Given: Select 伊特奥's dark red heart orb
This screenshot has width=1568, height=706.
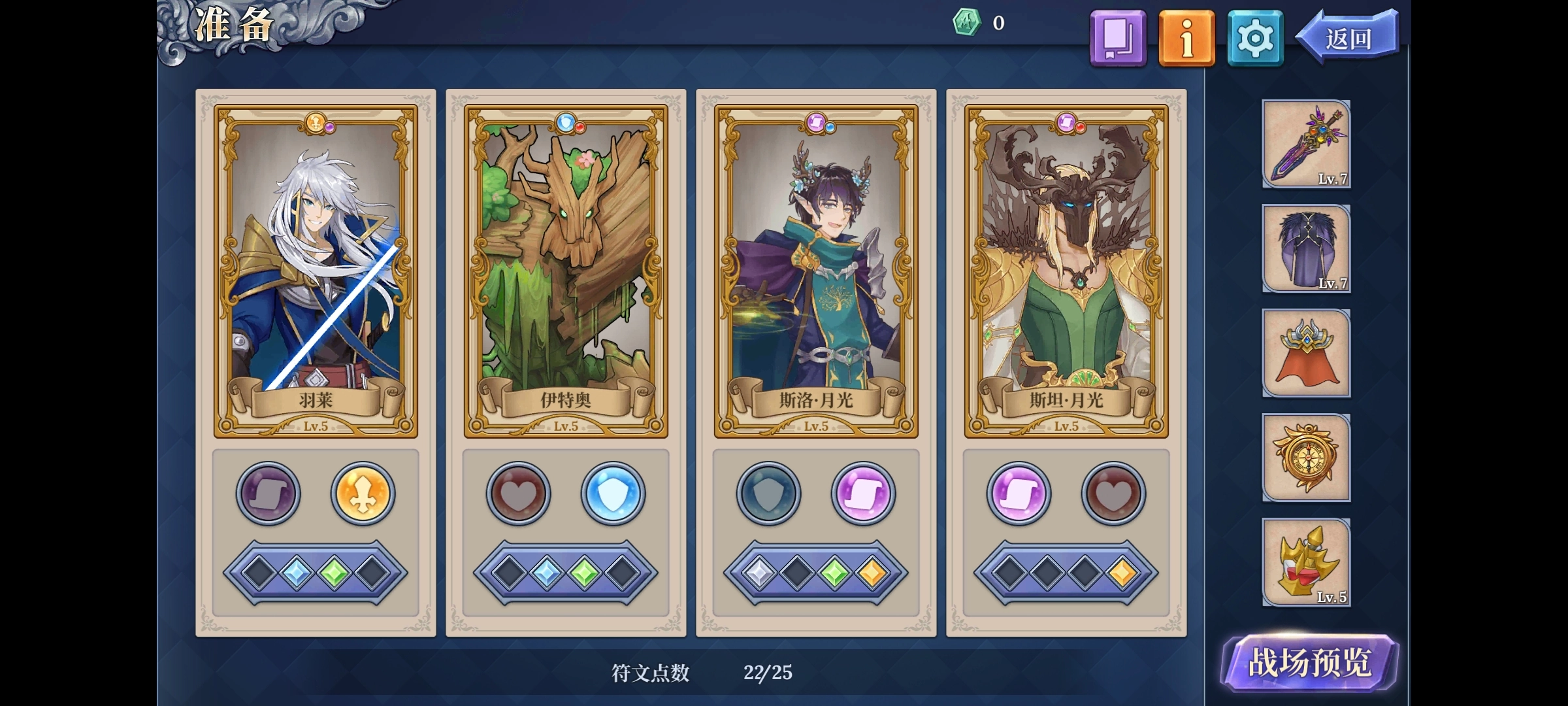Looking at the screenshot, I should 519,494.
